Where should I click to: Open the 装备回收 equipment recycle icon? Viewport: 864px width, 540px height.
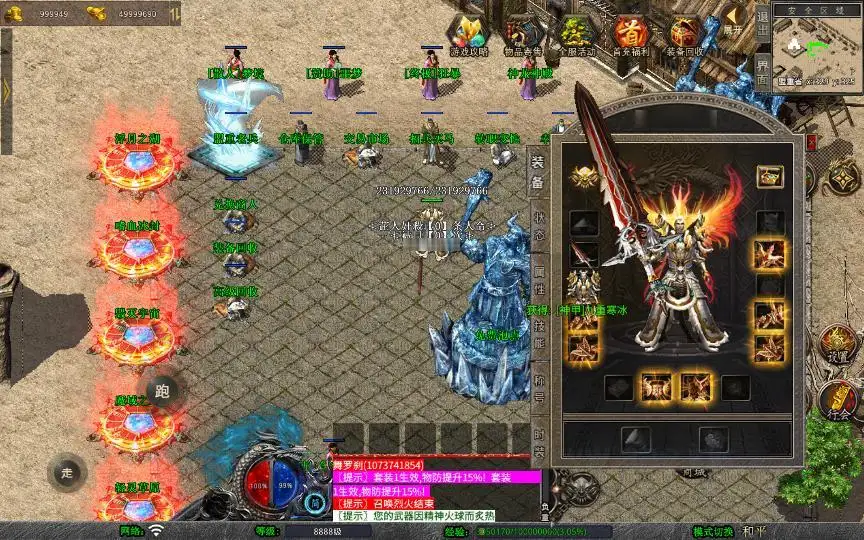tap(685, 36)
